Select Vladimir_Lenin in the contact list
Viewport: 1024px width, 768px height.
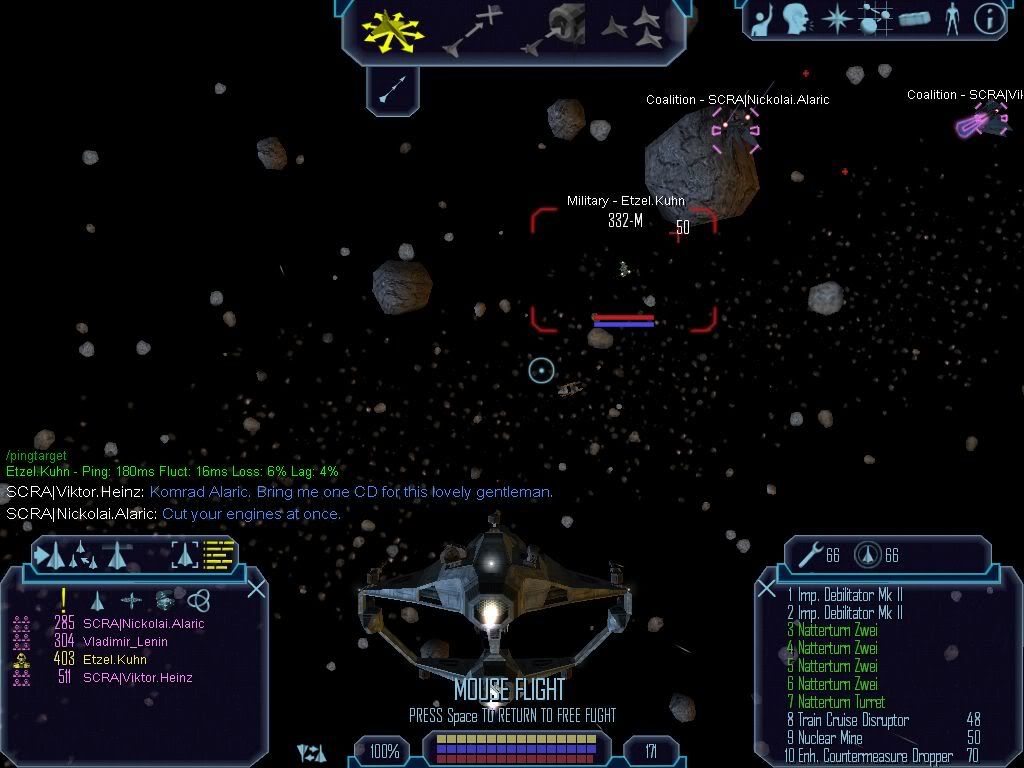(125, 642)
